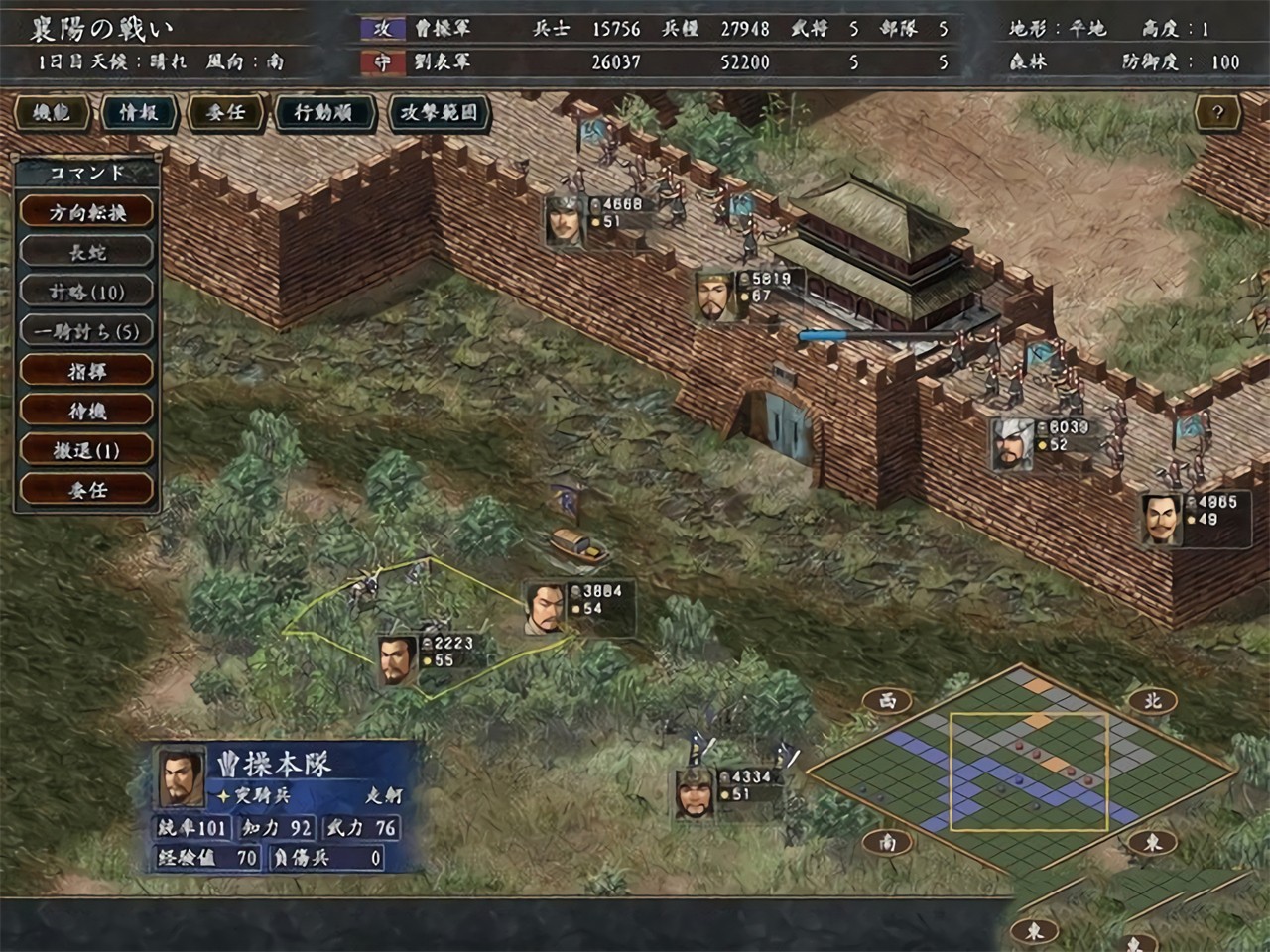This screenshot has width=1270, height=952.
Task: Select the 一騎討ち(5) duel command
Action: [87, 331]
